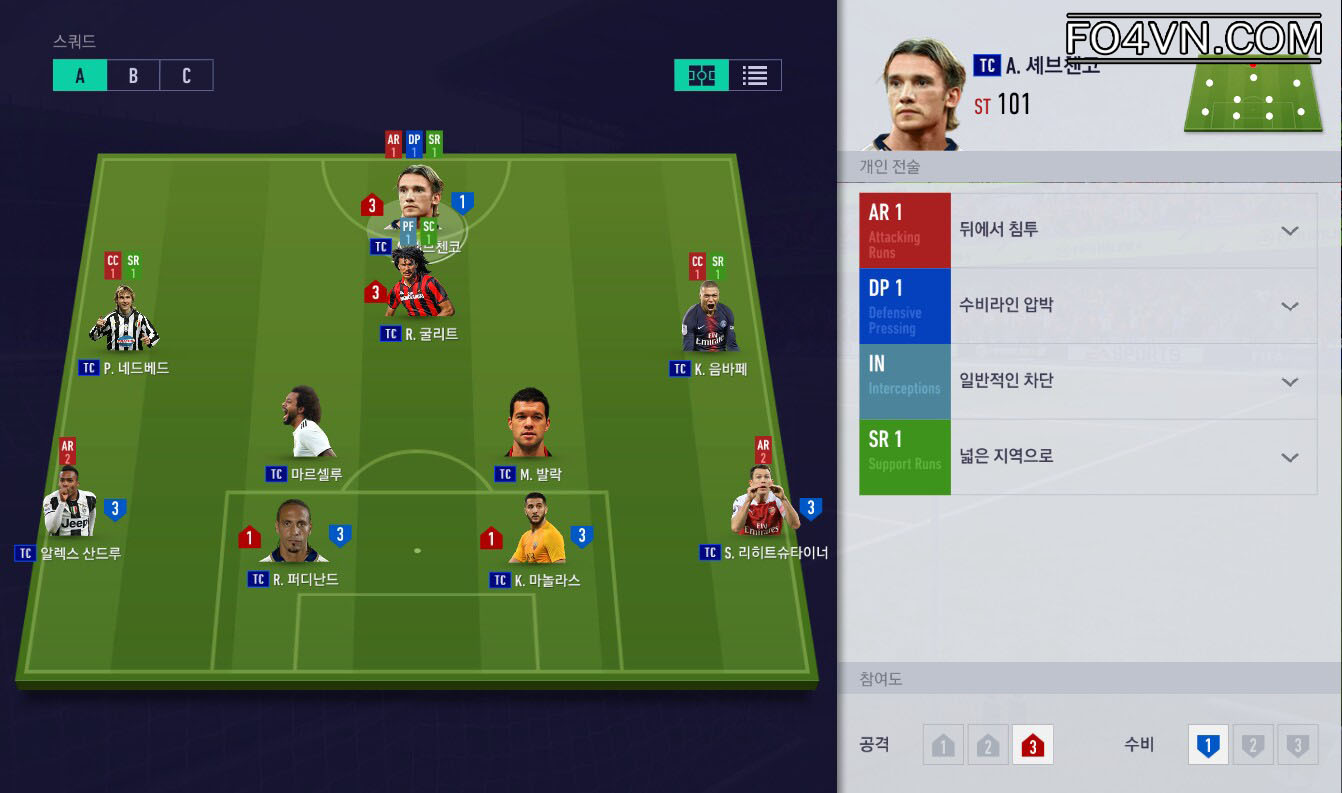The image size is (1342, 793).
Task: Set defense participation to level 1
Action: click(x=1208, y=745)
